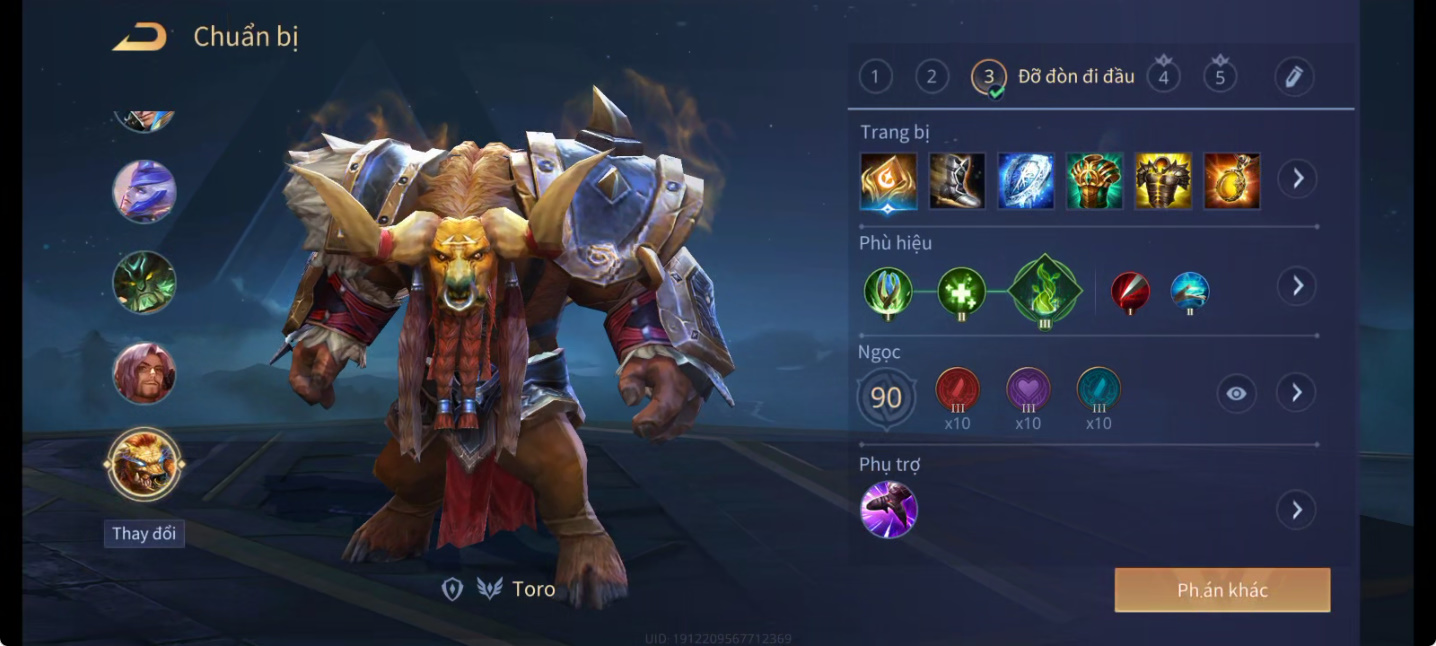This screenshot has height=646, width=1436.
Task: Go back using the return arrow
Action: click(140, 38)
